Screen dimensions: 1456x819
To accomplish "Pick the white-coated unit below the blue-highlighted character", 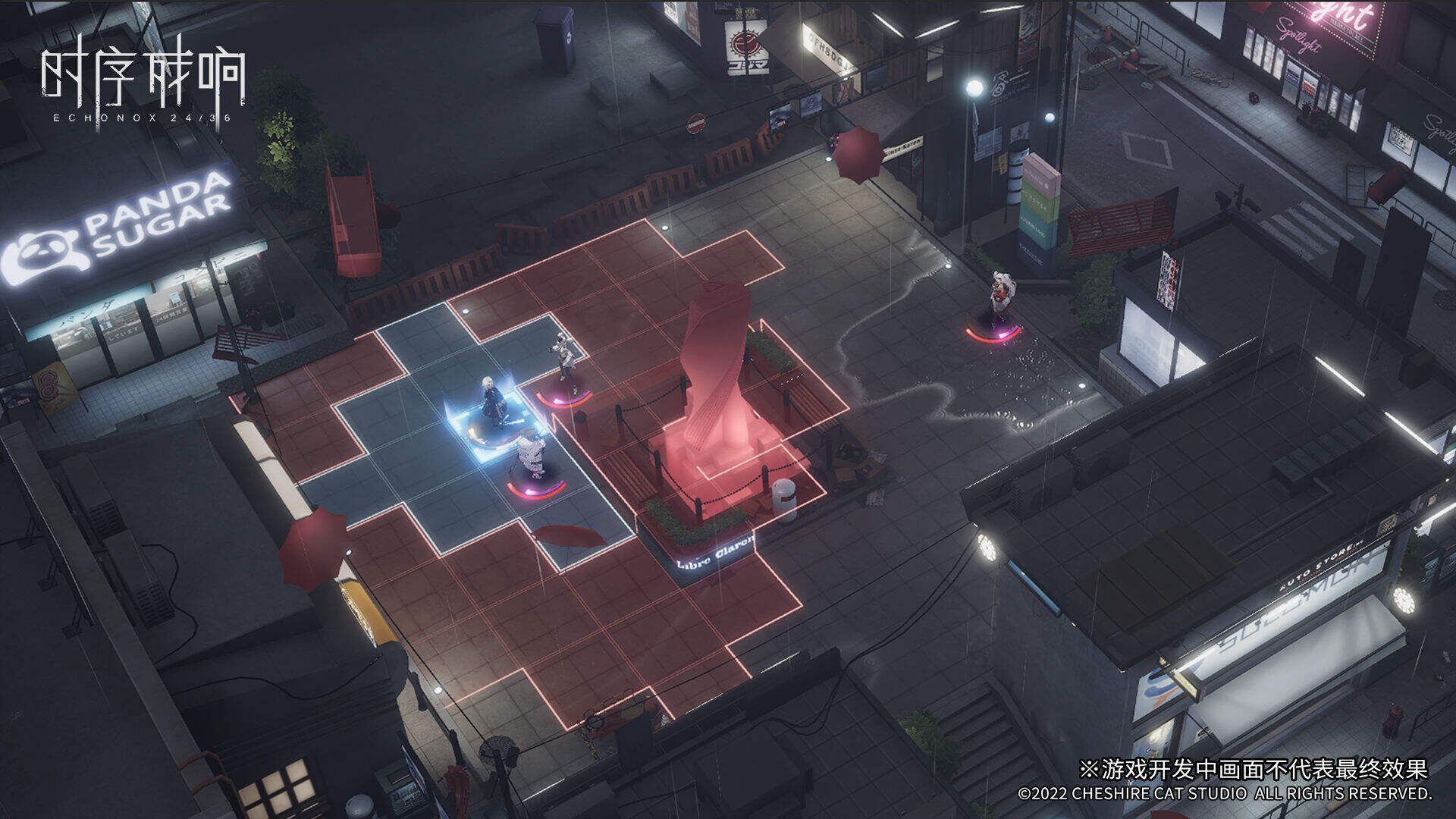I will click(532, 455).
